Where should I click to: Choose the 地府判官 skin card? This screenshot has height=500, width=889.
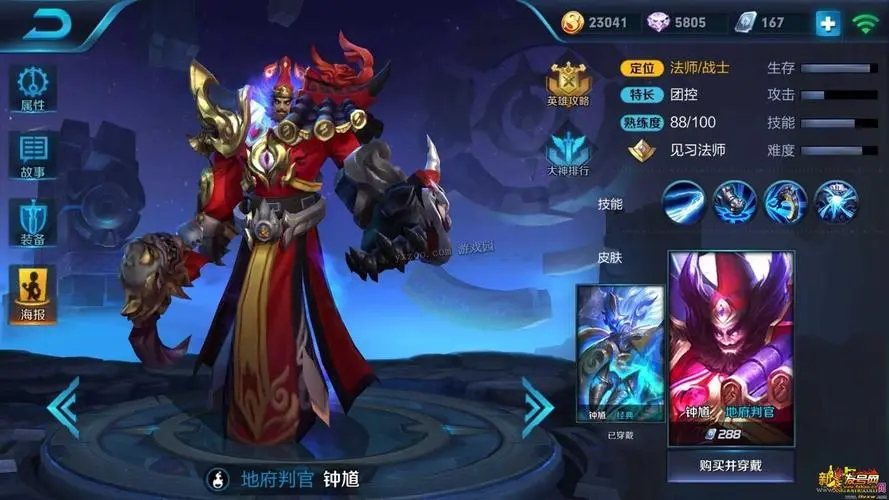[x=732, y=345]
